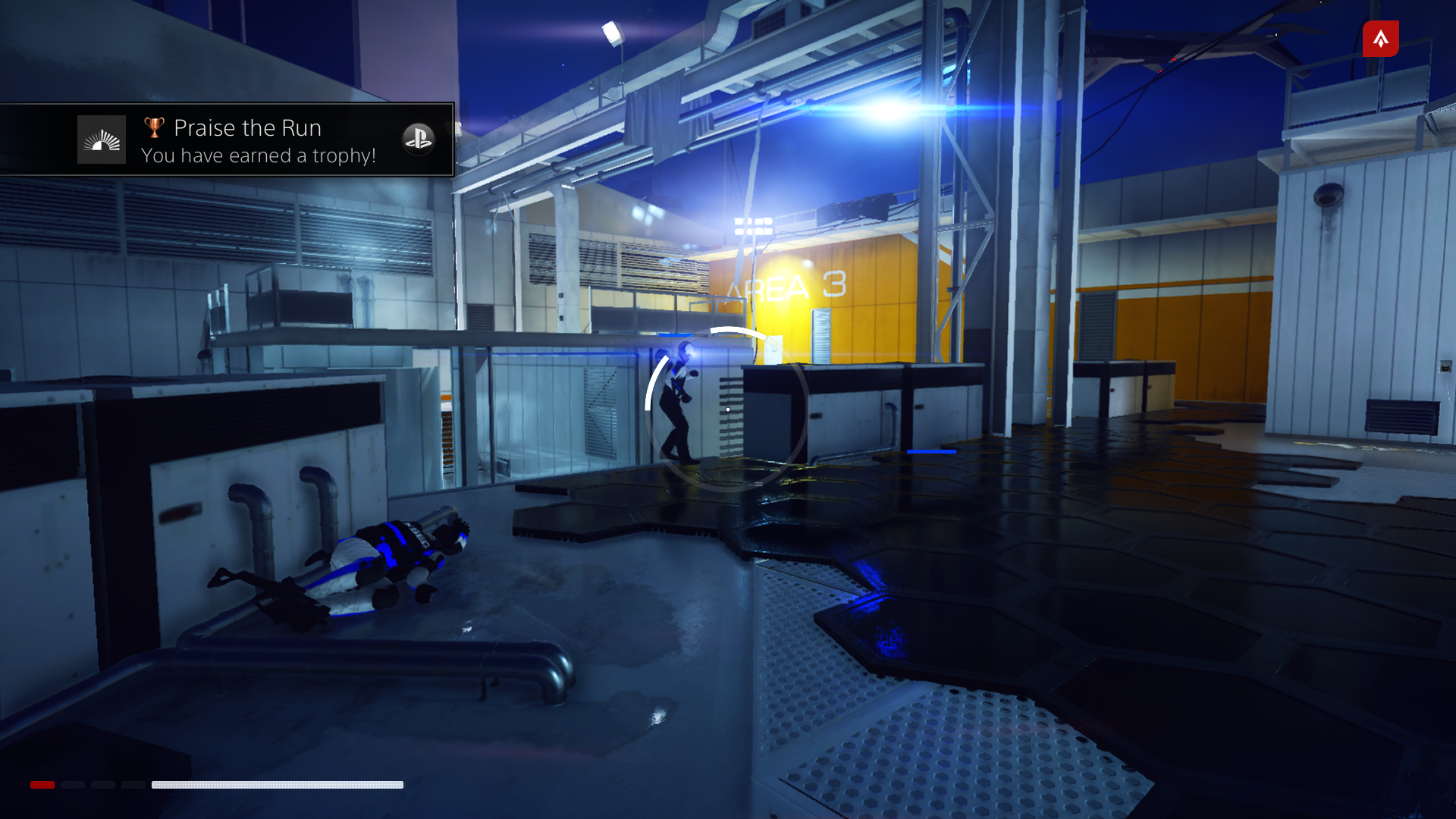Click the PlayStation logo in the trophy banner
Image resolution: width=1456 pixels, height=819 pixels.
(419, 140)
